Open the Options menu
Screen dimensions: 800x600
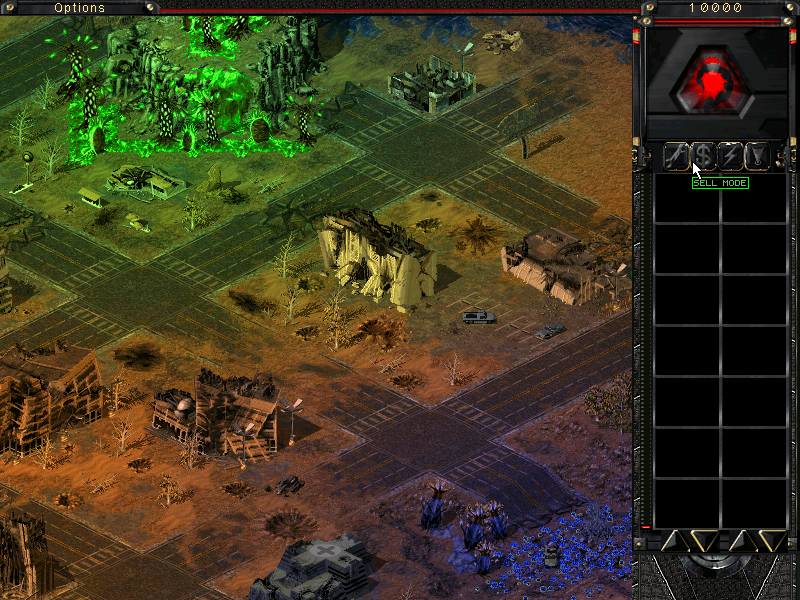tap(79, 8)
